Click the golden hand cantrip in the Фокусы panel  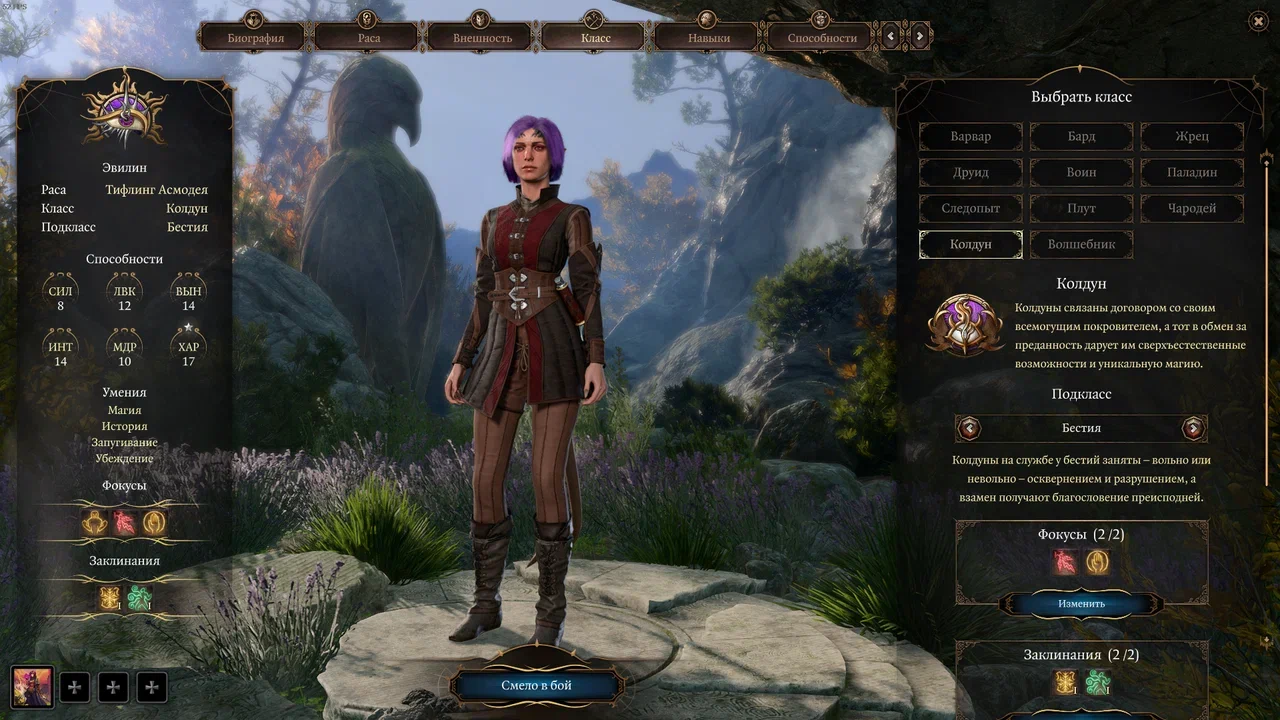[1097, 562]
